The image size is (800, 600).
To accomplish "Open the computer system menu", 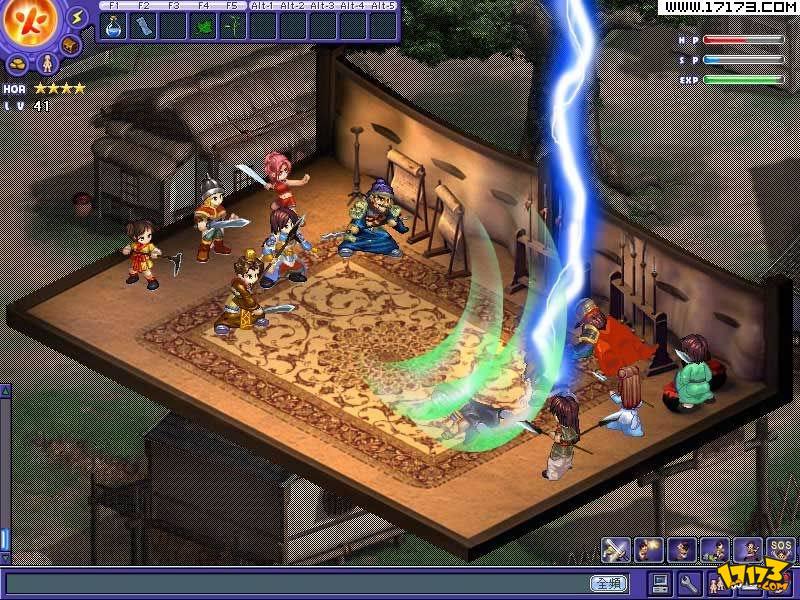I will point(660,583).
